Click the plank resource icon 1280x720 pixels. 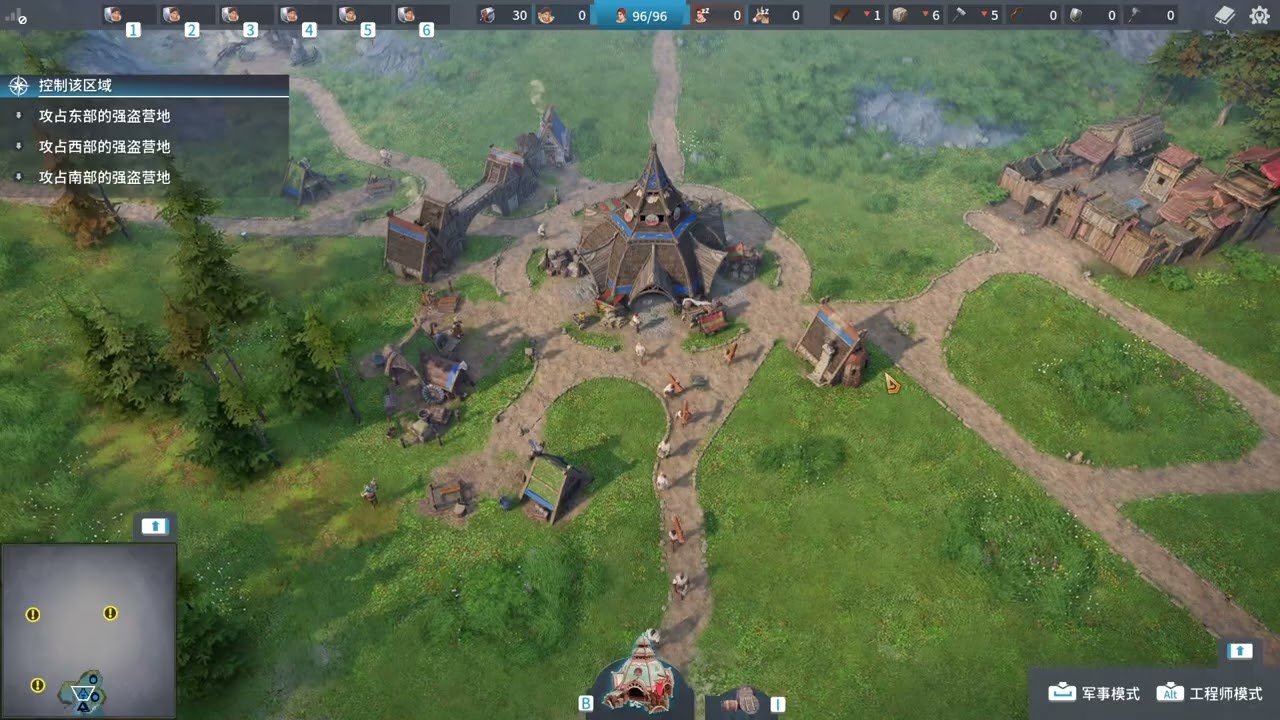[838, 15]
